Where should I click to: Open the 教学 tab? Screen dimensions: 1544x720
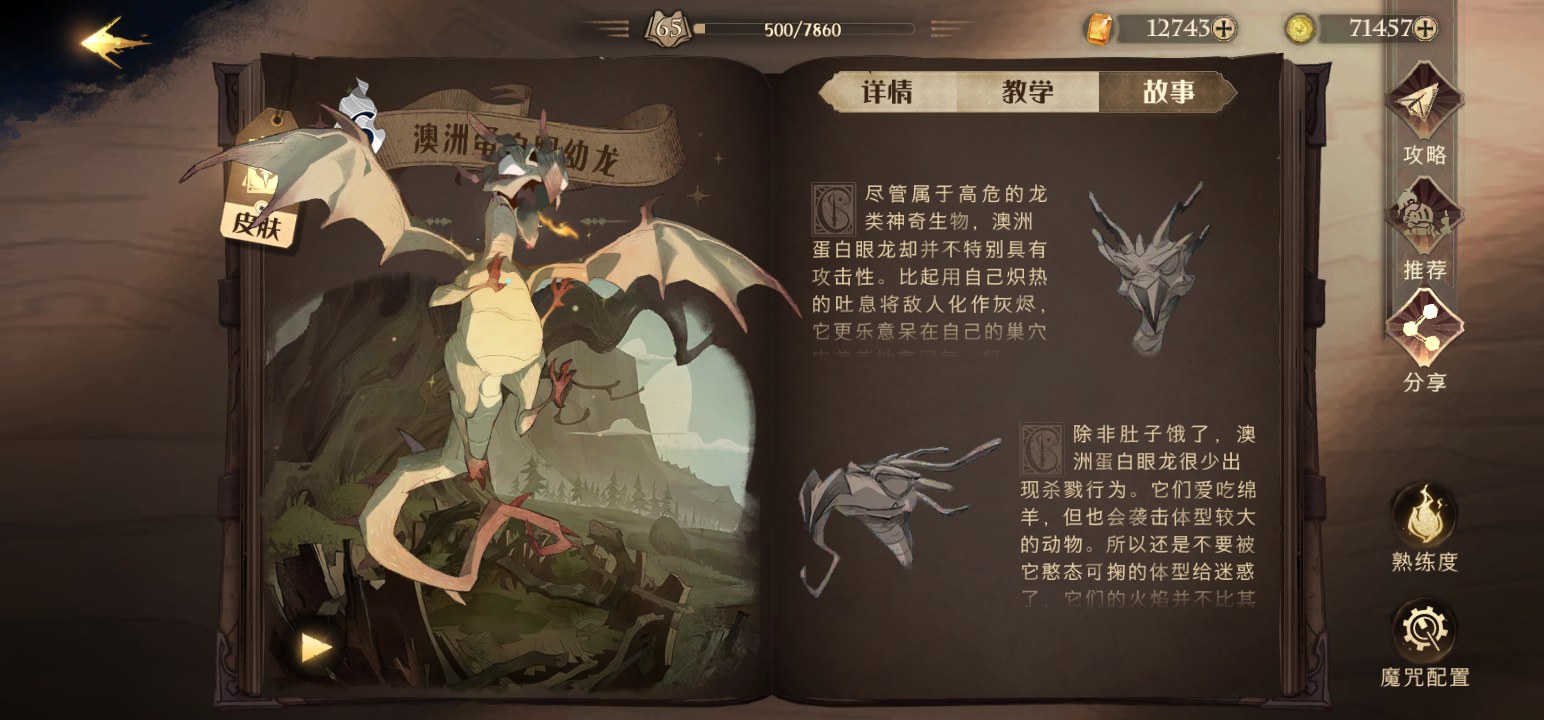(1027, 93)
